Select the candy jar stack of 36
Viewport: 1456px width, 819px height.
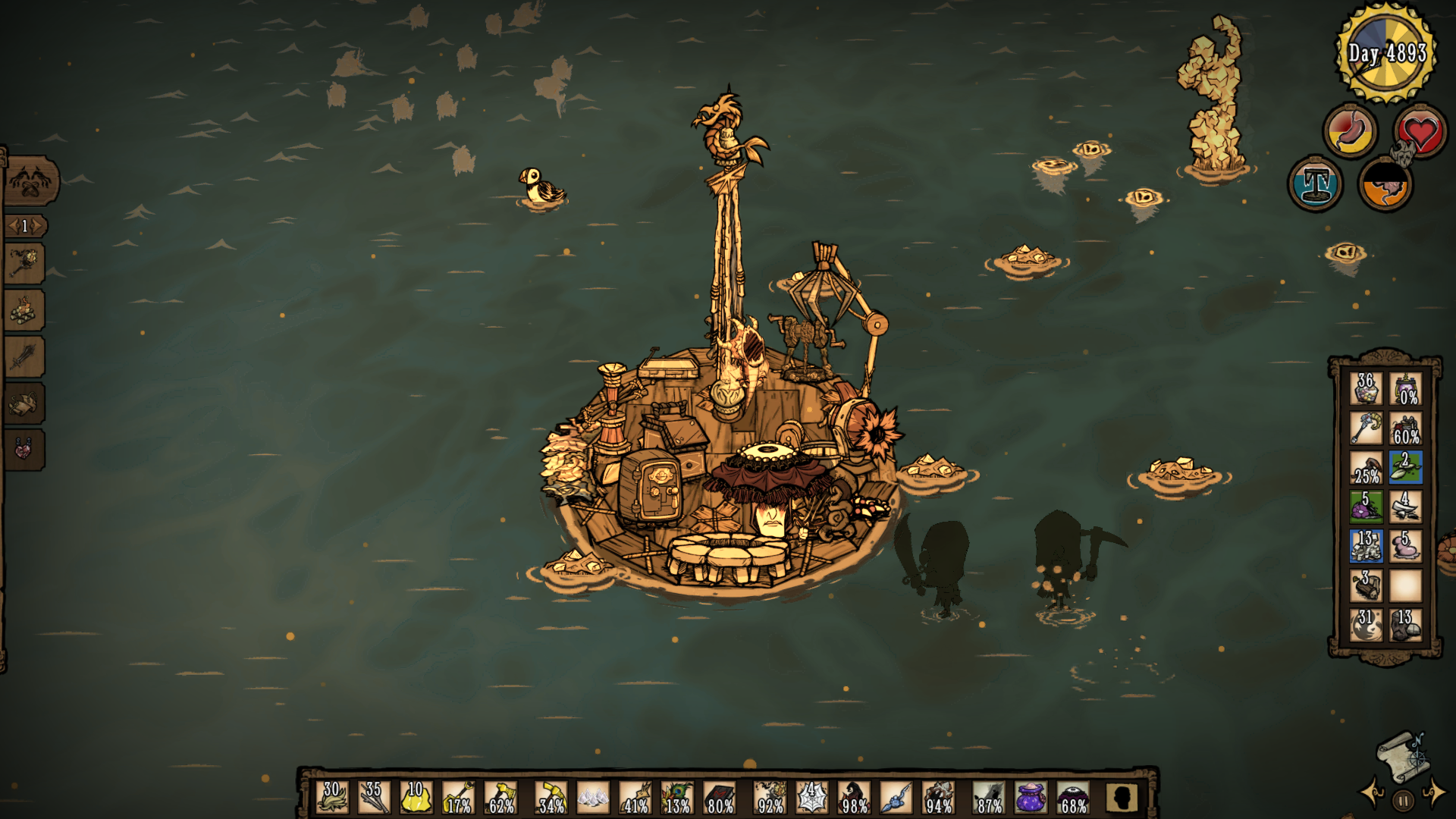tap(1366, 388)
